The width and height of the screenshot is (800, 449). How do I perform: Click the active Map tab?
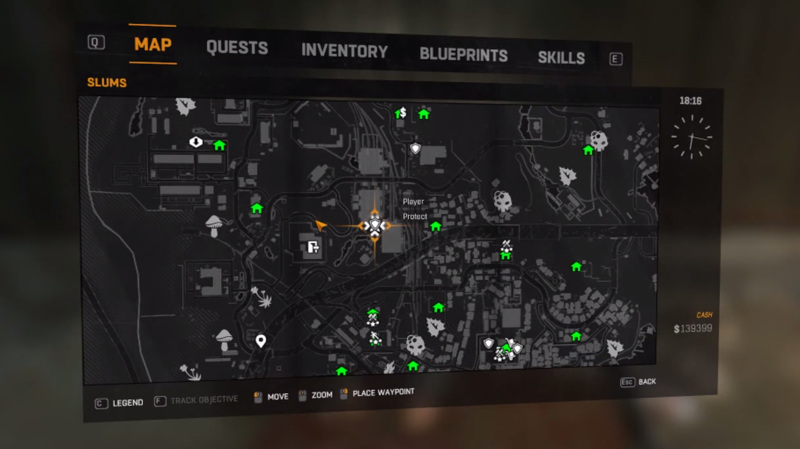point(153,46)
